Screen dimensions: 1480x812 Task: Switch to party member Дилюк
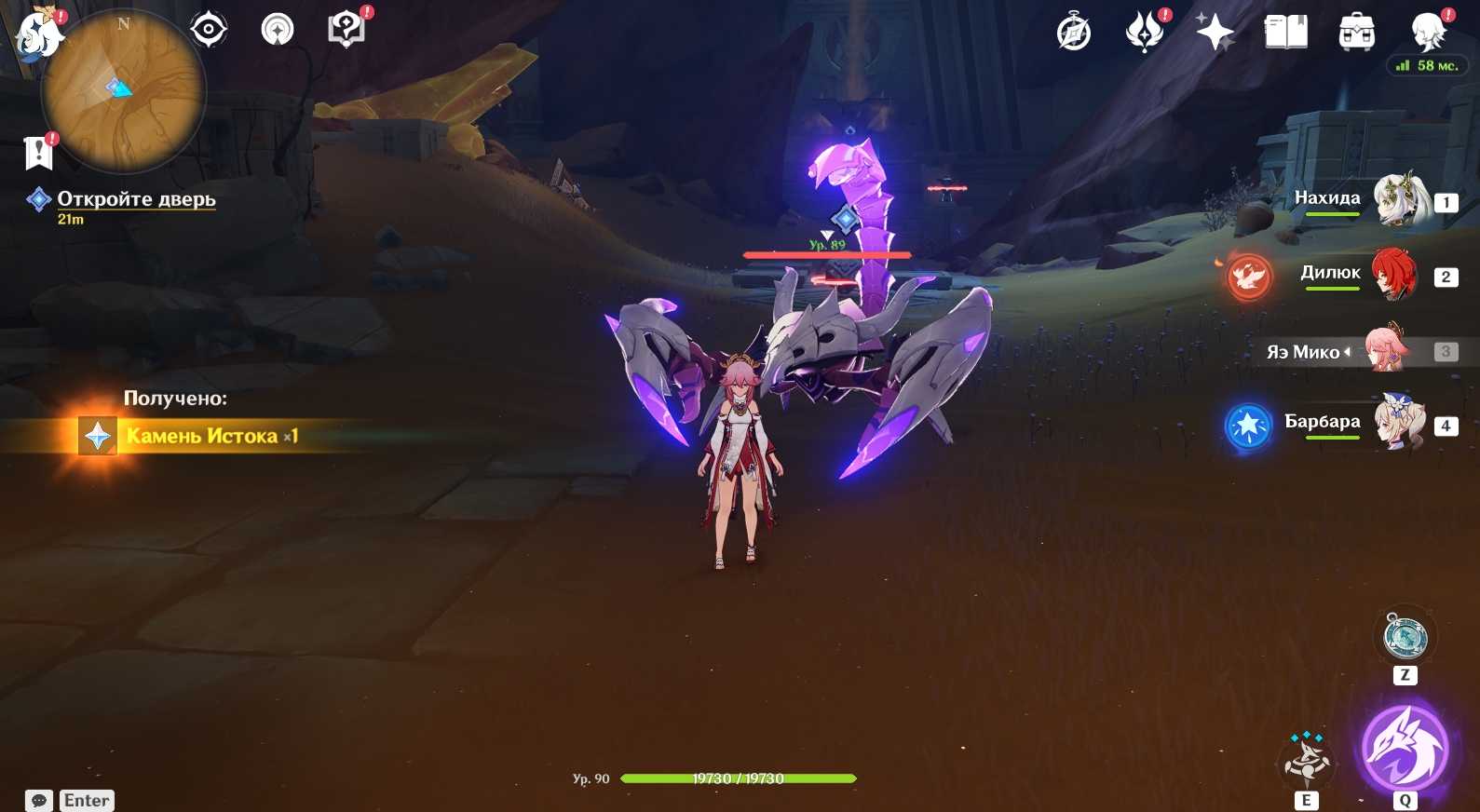pyautogui.click(x=1394, y=275)
